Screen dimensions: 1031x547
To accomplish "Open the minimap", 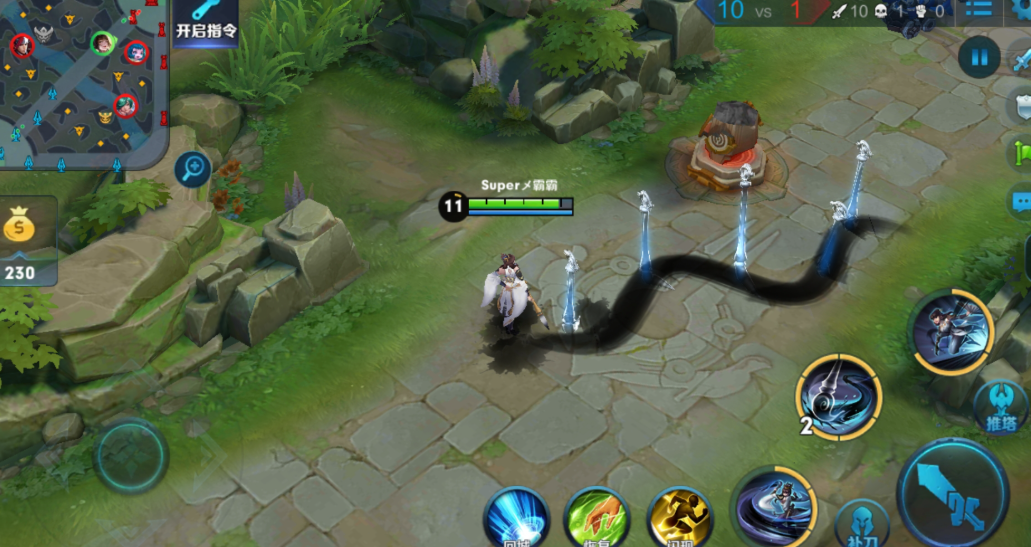I will pyautogui.click(x=80, y=80).
